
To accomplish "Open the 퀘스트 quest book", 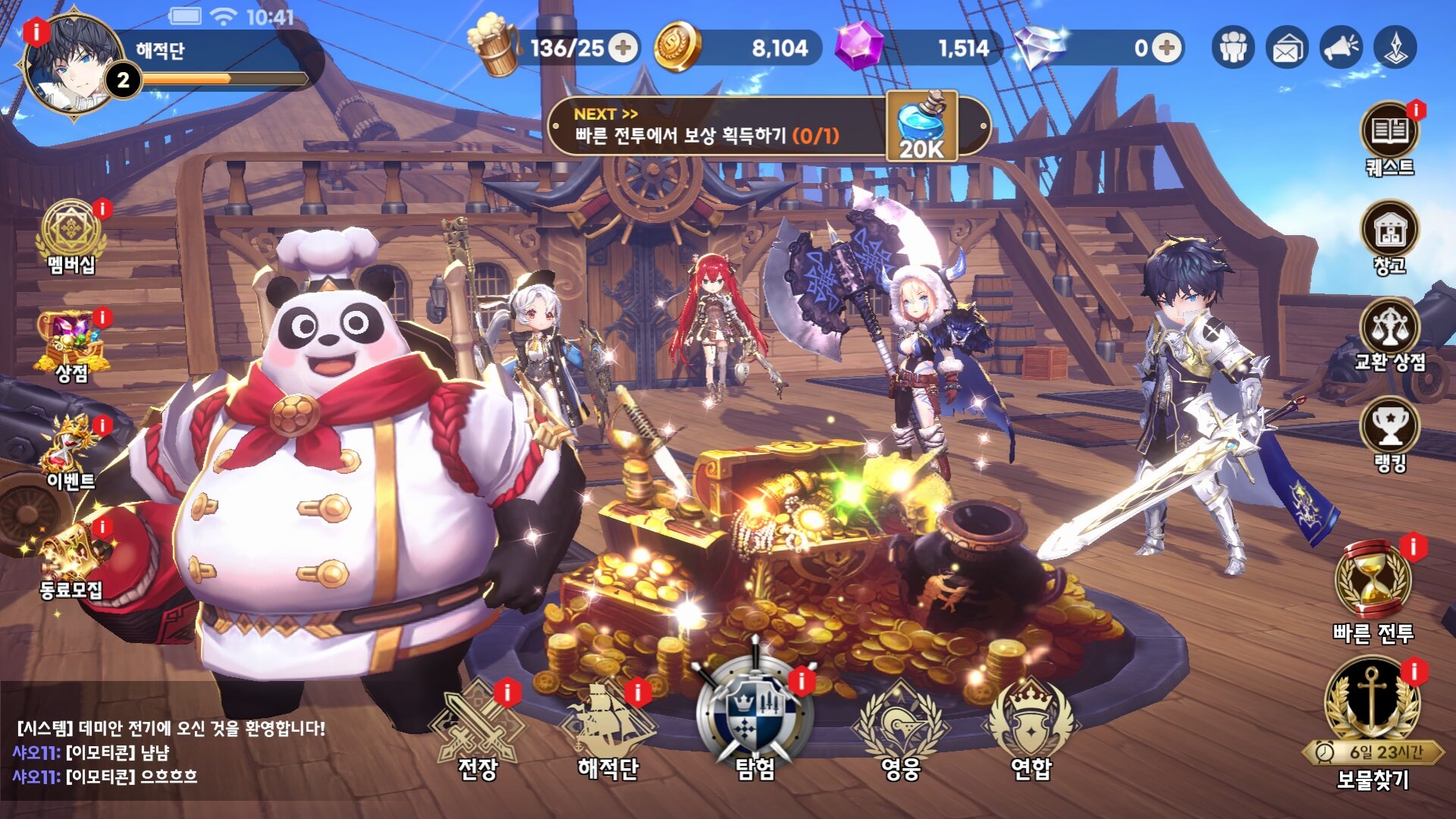I will point(1389,136).
